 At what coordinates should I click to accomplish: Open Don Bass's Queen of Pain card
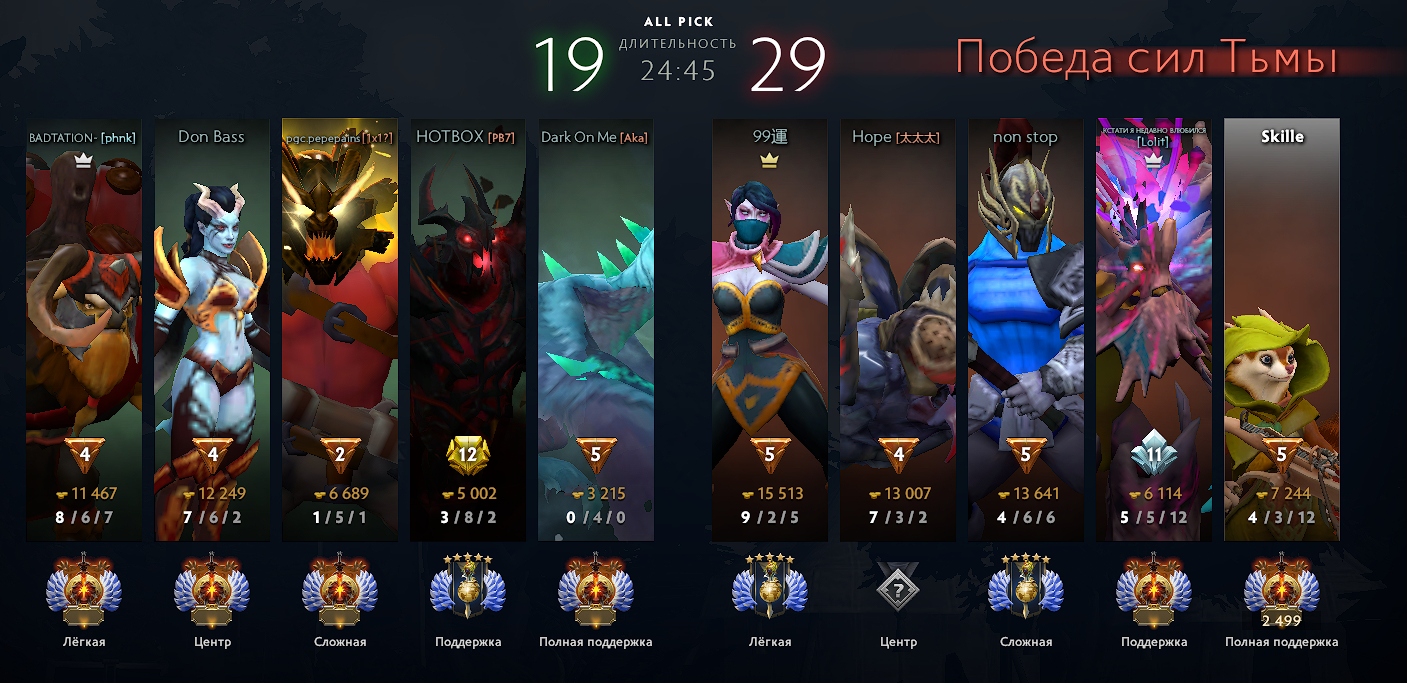coord(212,330)
